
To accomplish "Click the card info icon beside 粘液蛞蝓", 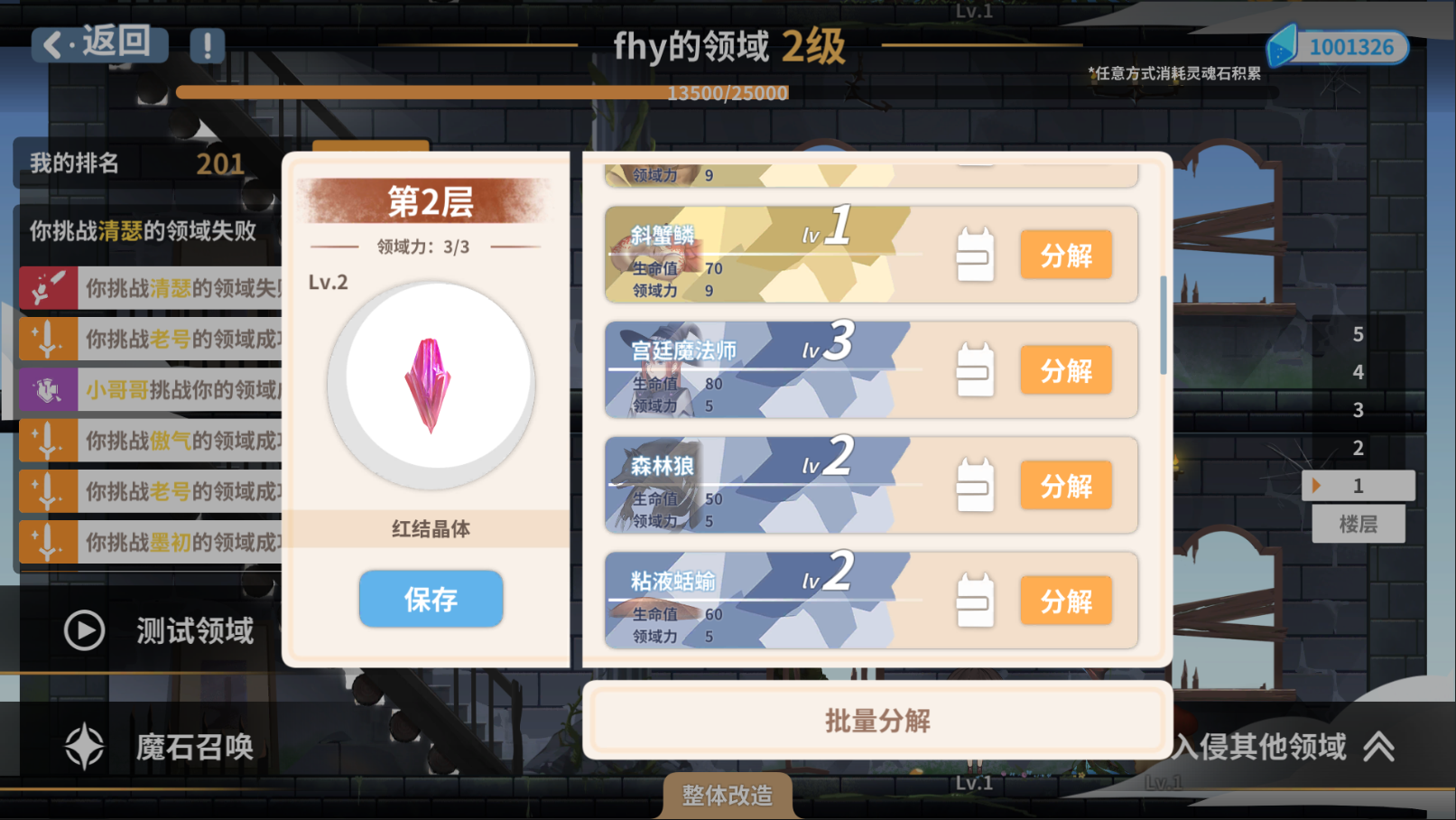I will pyautogui.click(x=975, y=599).
